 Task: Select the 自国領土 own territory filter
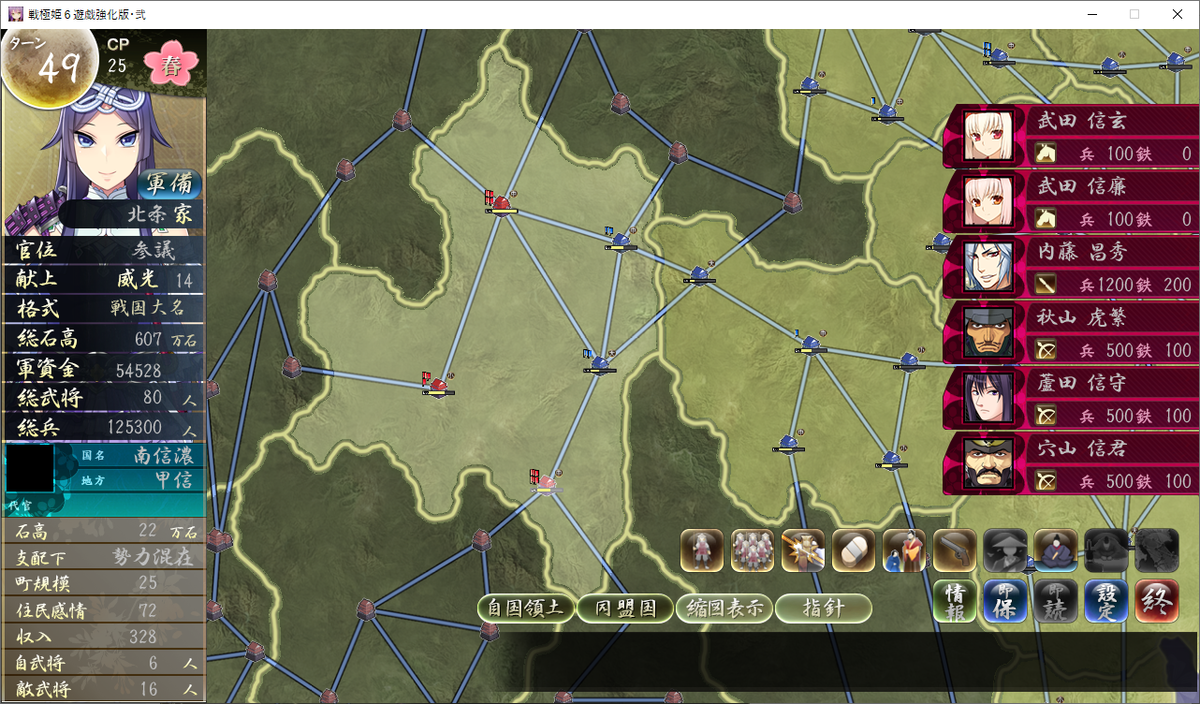click(525, 608)
